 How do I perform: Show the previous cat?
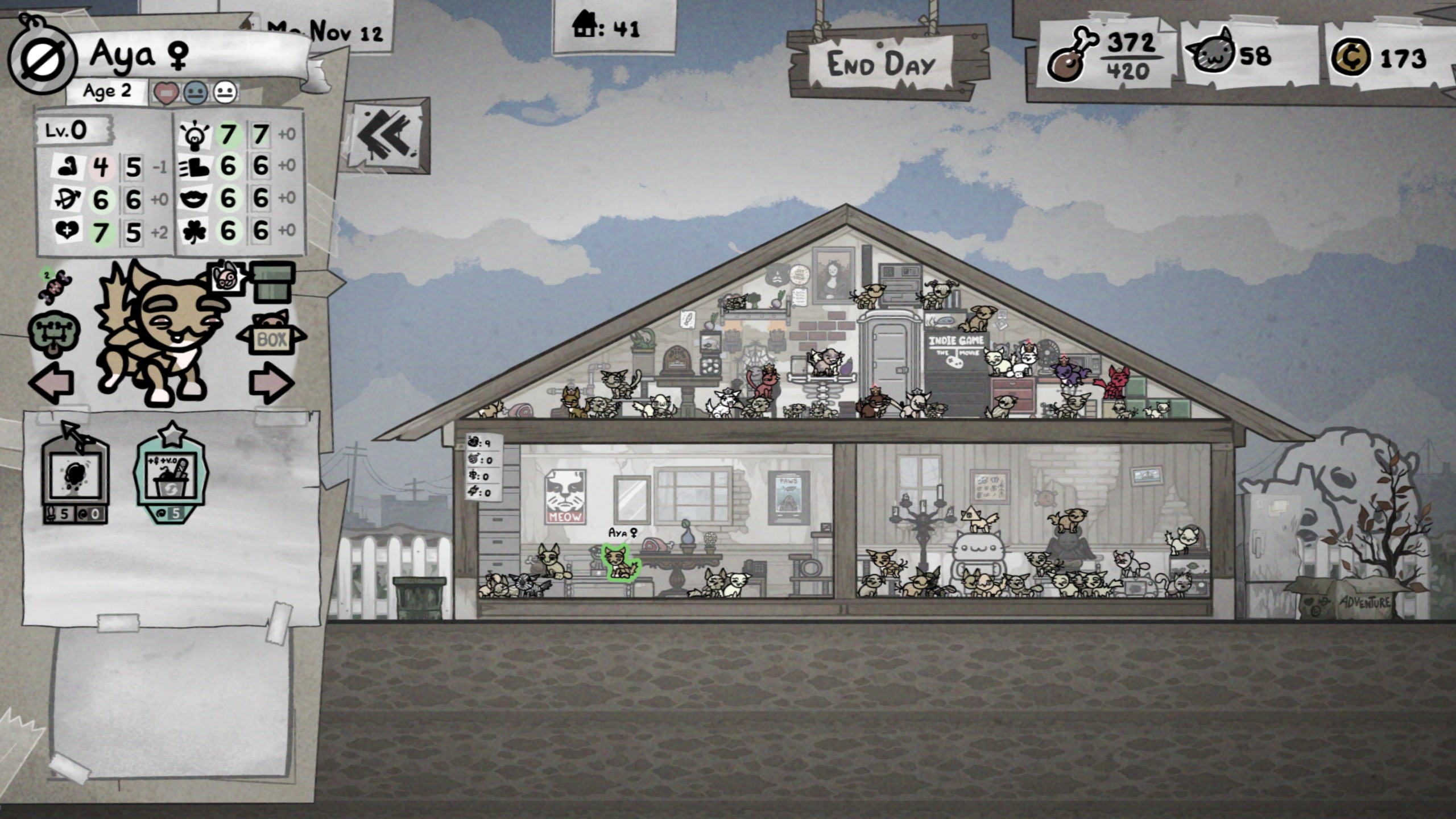52,383
